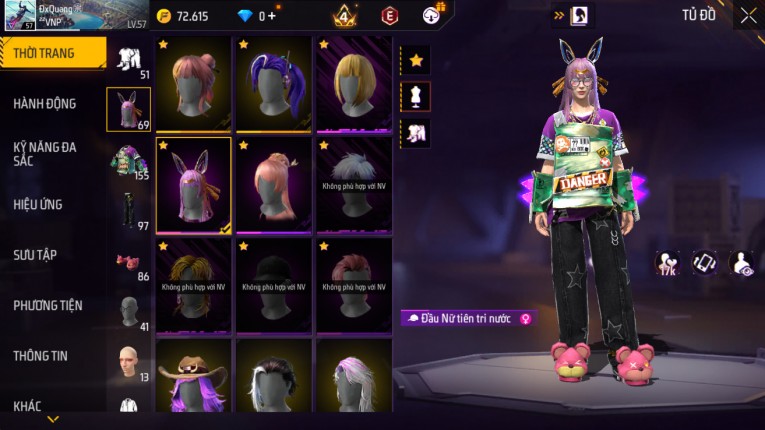Image resolution: width=765 pixels, height=430 pixels.
Task: Open the green jacket tops subcategory
Action: pyautogui.click(x=128, y=160)
